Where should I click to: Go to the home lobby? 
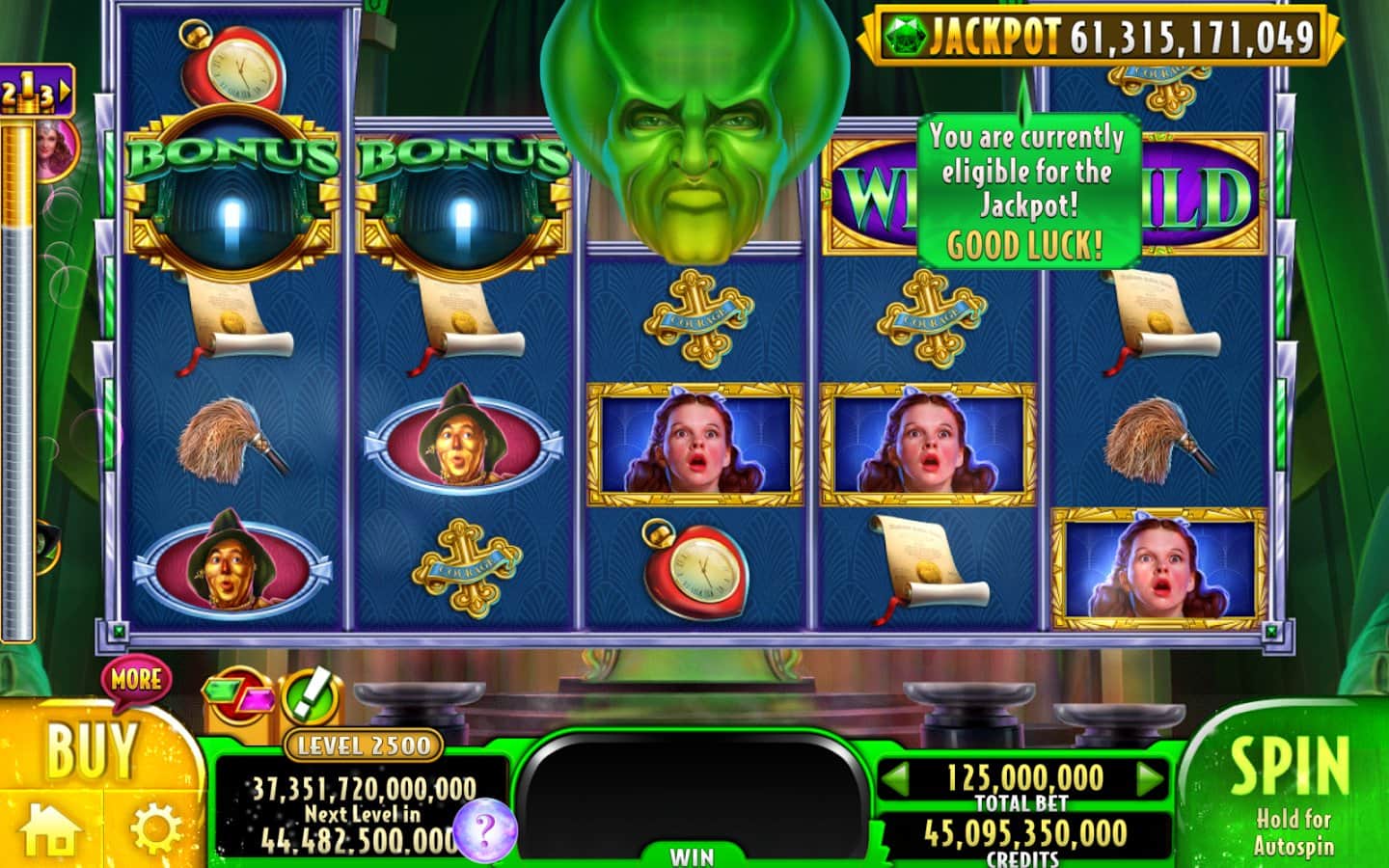50,828
